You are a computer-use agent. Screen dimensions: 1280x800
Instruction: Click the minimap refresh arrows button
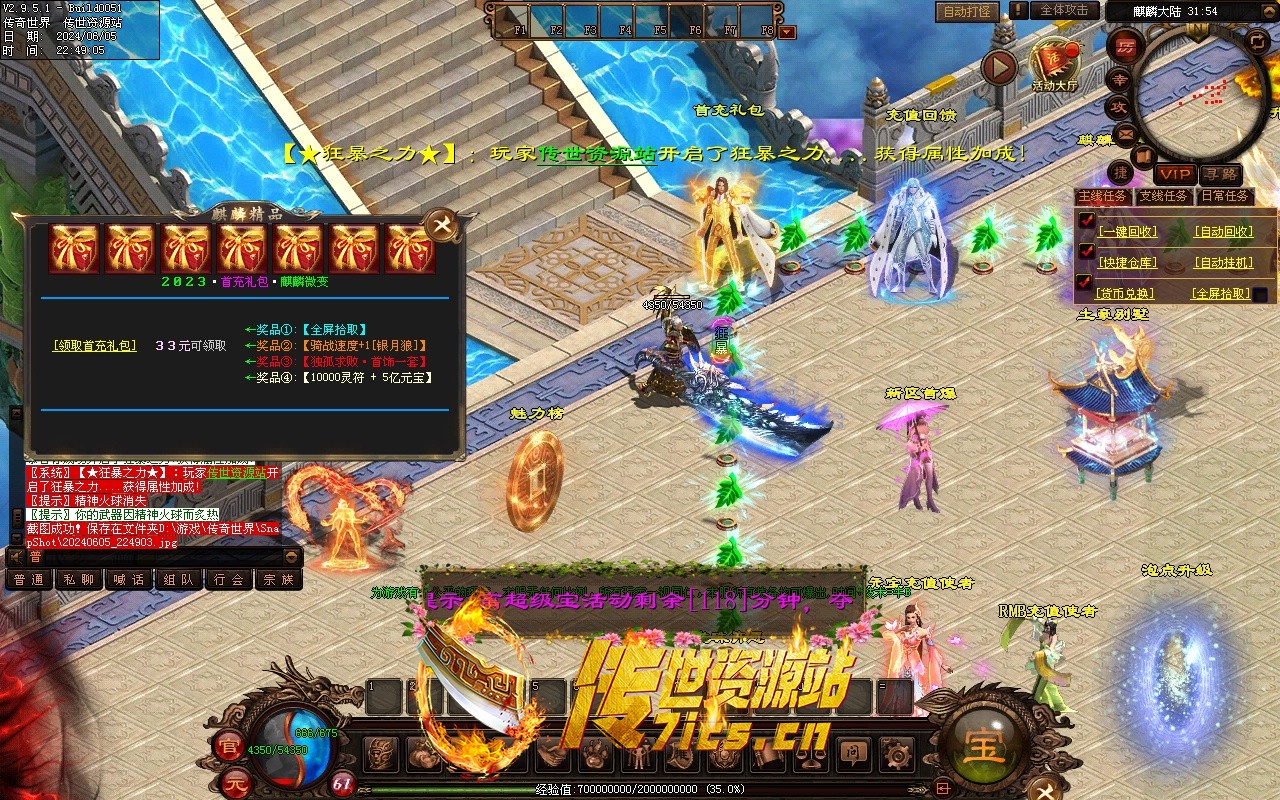[1258, 41]
